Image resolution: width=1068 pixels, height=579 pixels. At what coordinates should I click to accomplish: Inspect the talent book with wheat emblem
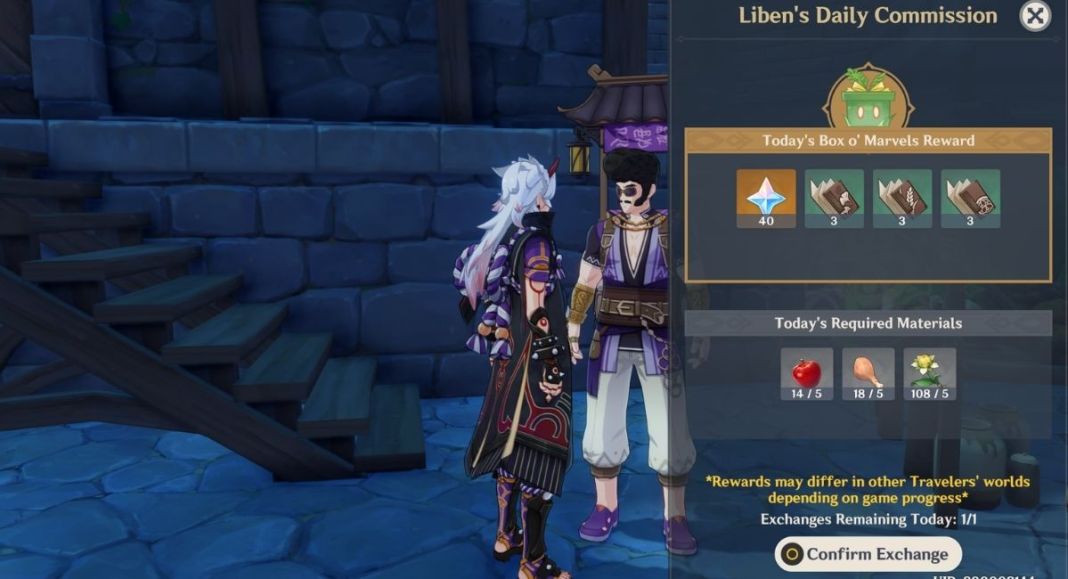tap(902, 197)
